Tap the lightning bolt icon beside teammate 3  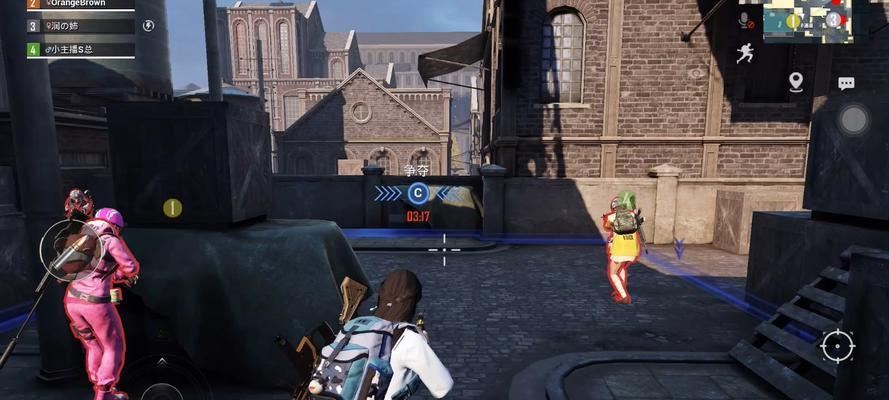[x=149, y=26]
